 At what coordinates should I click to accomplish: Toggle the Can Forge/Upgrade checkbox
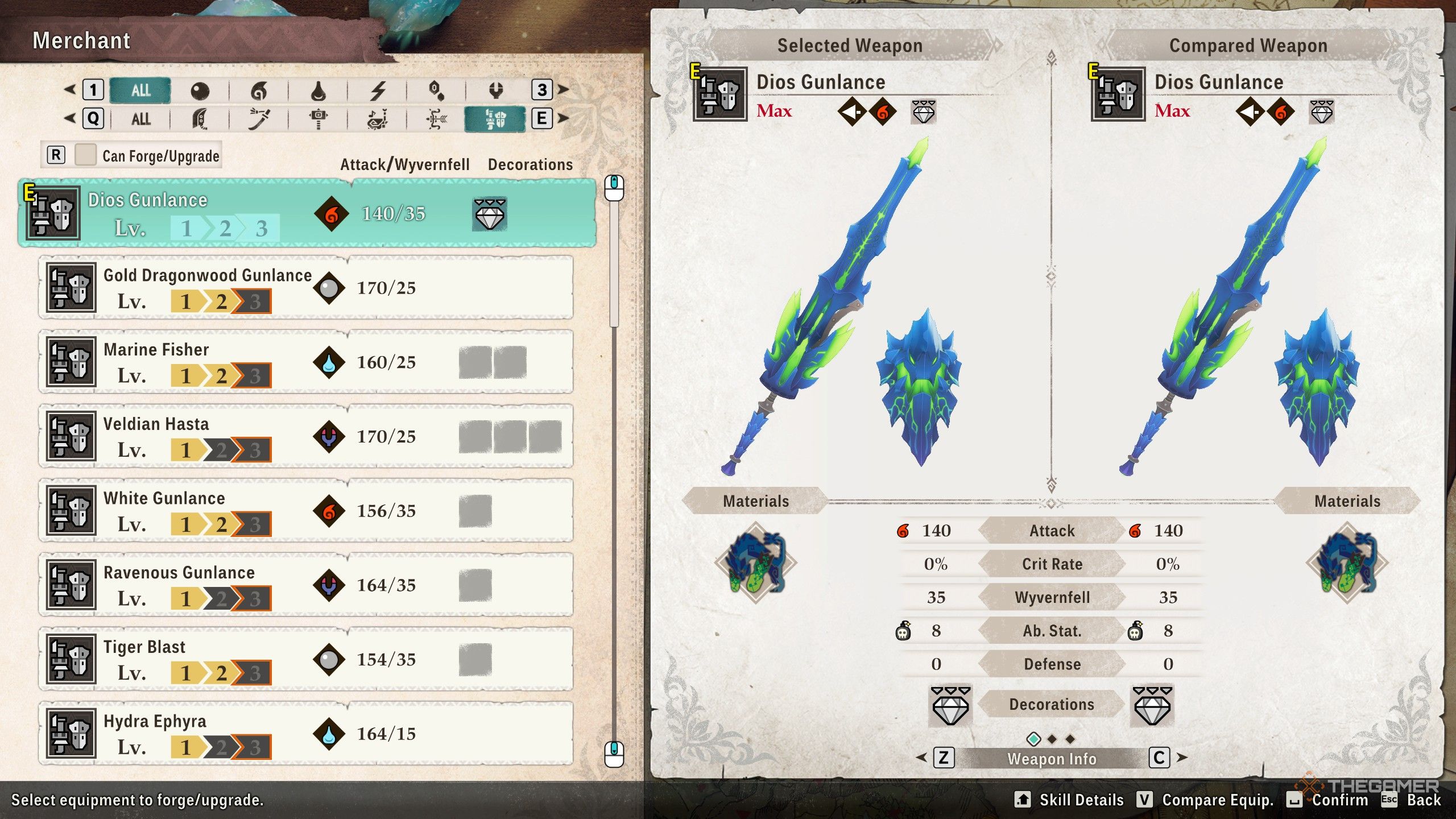tap(85, 155)
